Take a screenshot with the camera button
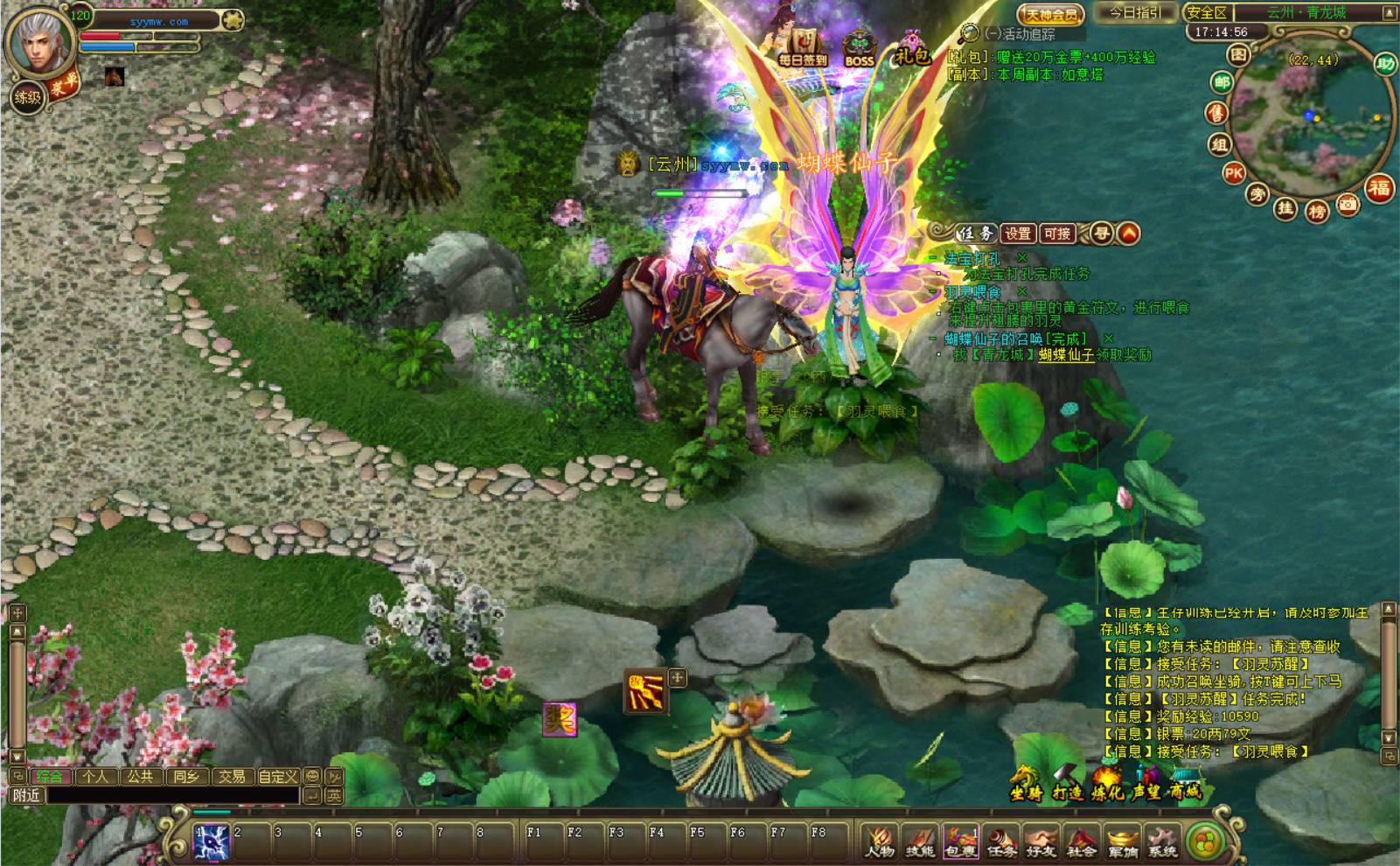The image size is (1400, 866). [1348, 205]
